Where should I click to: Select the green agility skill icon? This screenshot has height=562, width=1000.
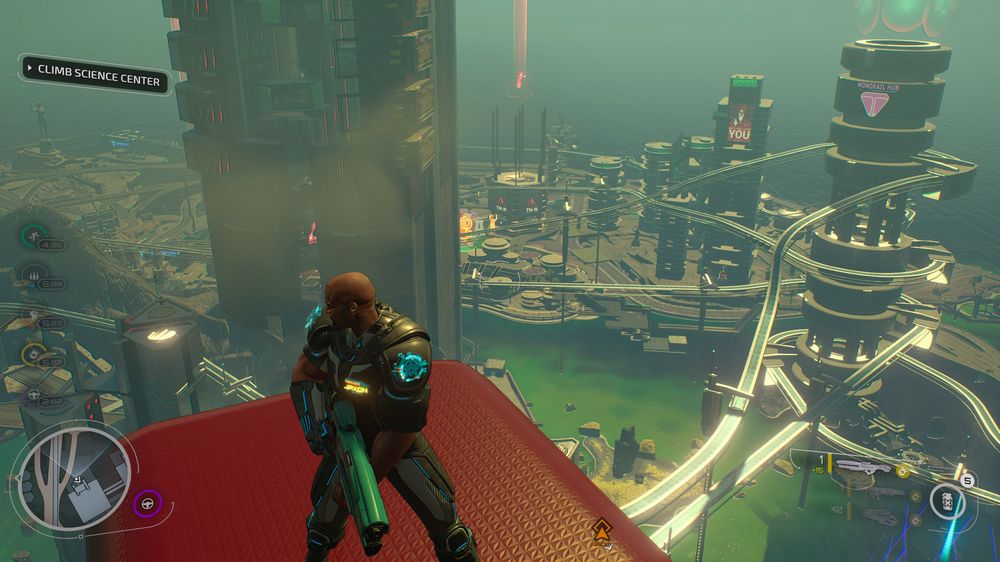(x=34, y=237)
